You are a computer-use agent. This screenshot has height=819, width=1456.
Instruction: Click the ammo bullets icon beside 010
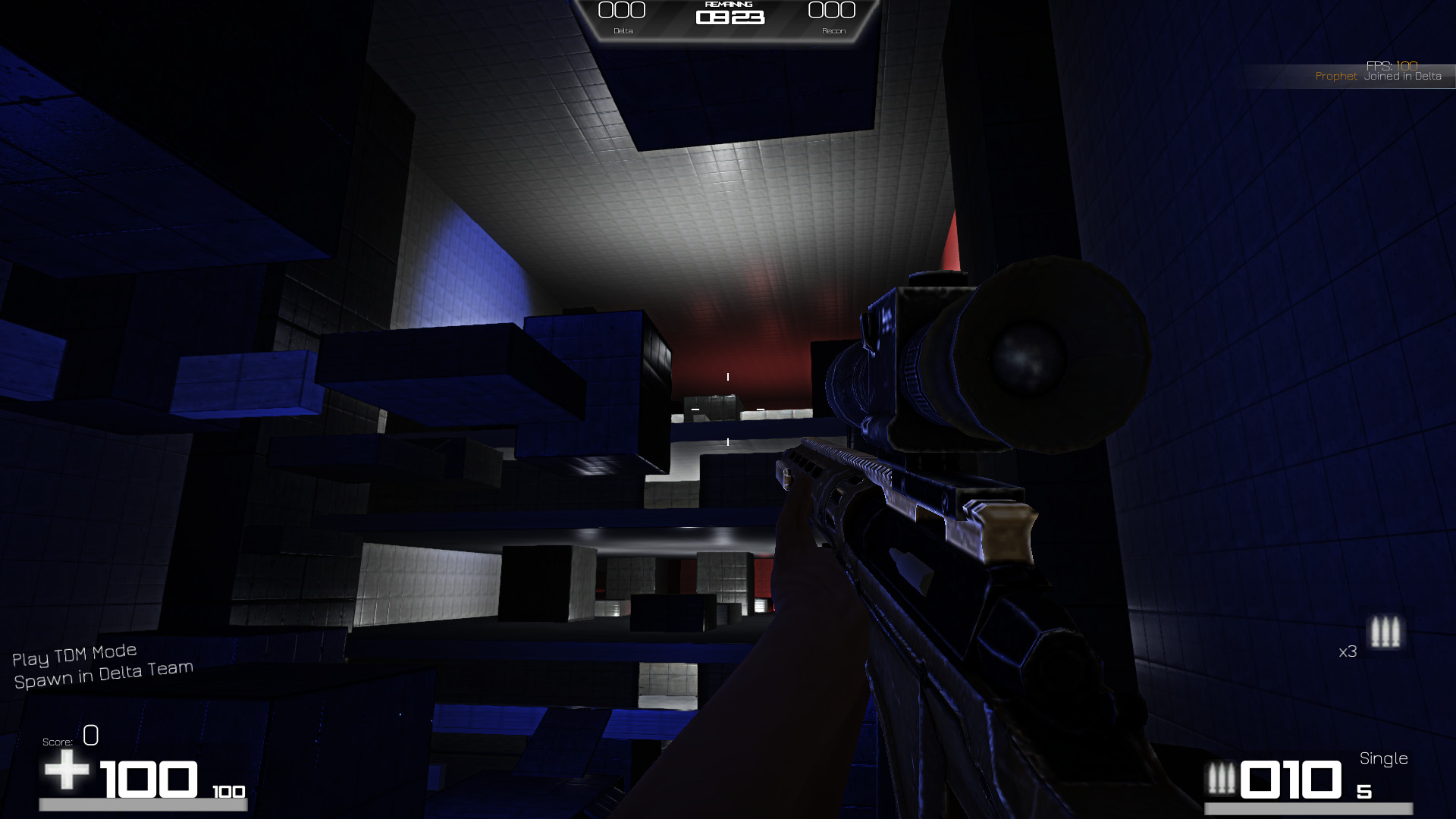1223,778
